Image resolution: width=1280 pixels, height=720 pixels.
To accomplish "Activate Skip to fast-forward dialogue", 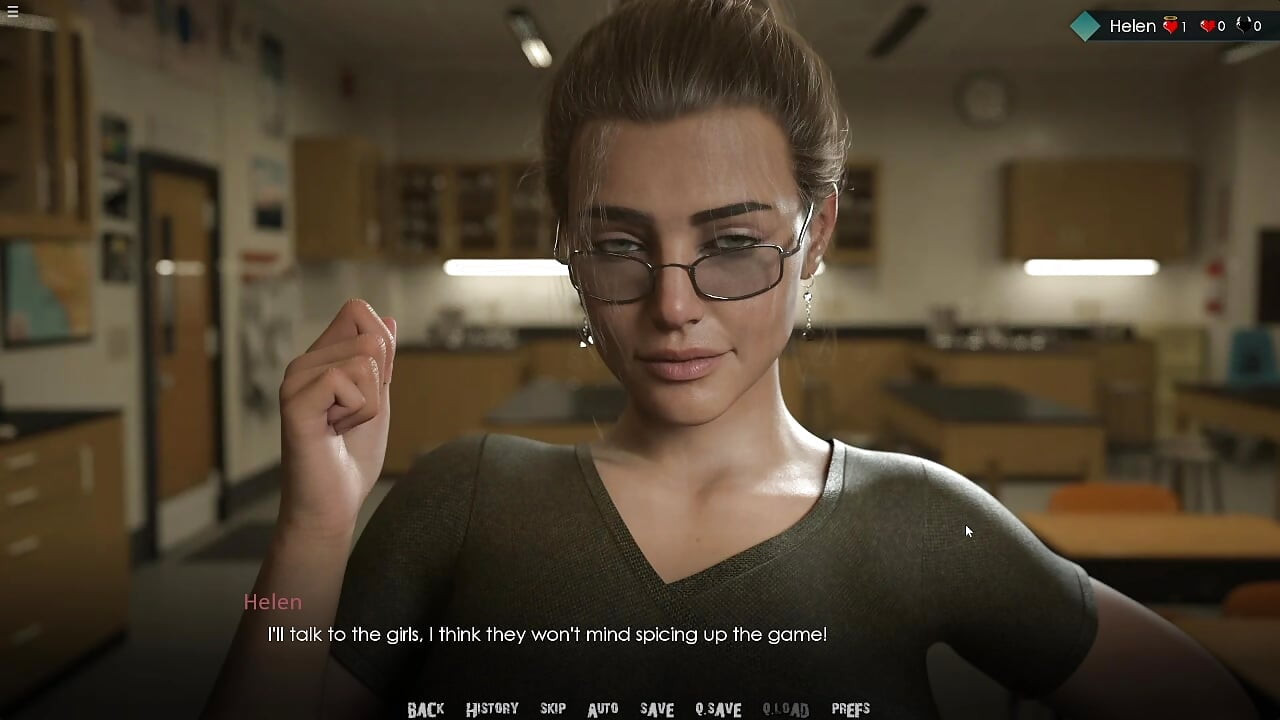I will tap(553, 709).
